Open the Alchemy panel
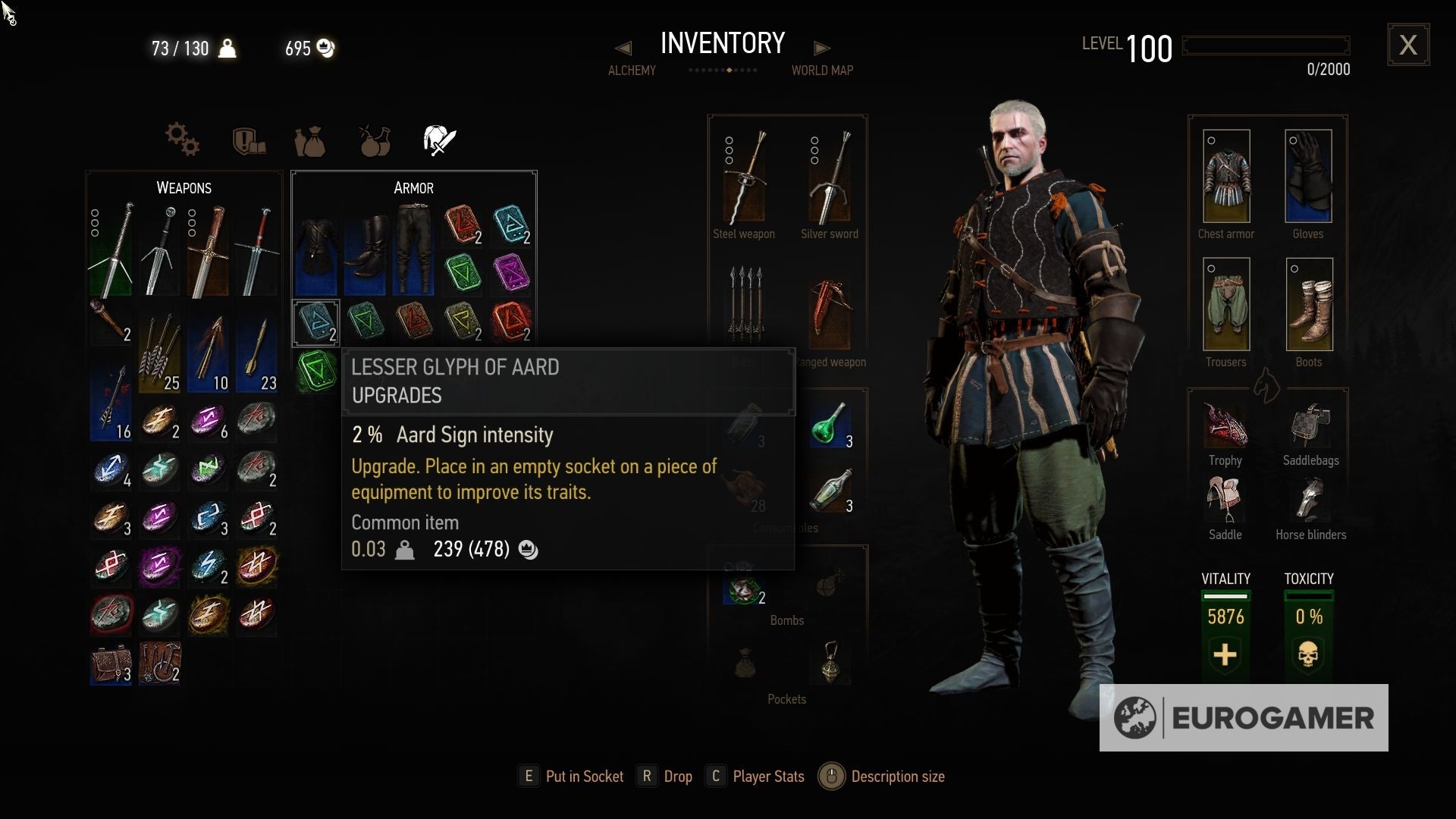The image size is (1456, 819). click(632, 70)
